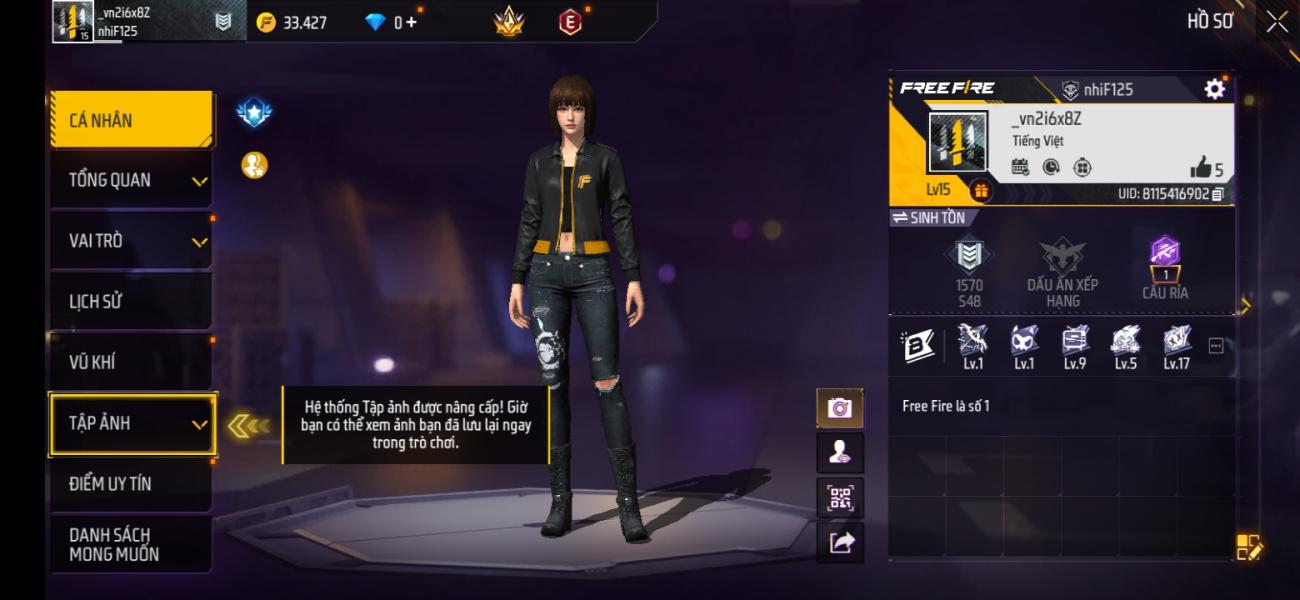The width and height of the screenshot is (1300, 600).
Task: Copy the UID with the copy icon
Action: (x=1218, y=194)
